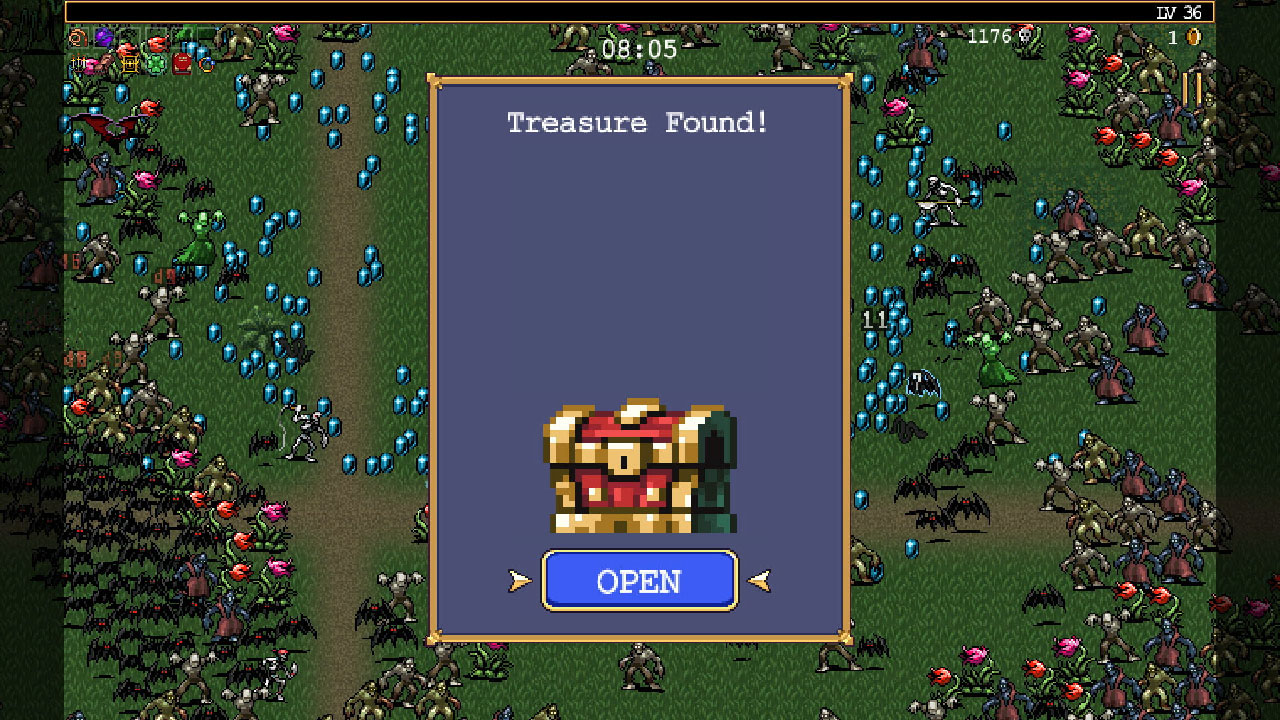Click the gold coin icon near the coin count
Image resolution: width=1280 pixels, height=720 pixels.
coord(1192,36)
